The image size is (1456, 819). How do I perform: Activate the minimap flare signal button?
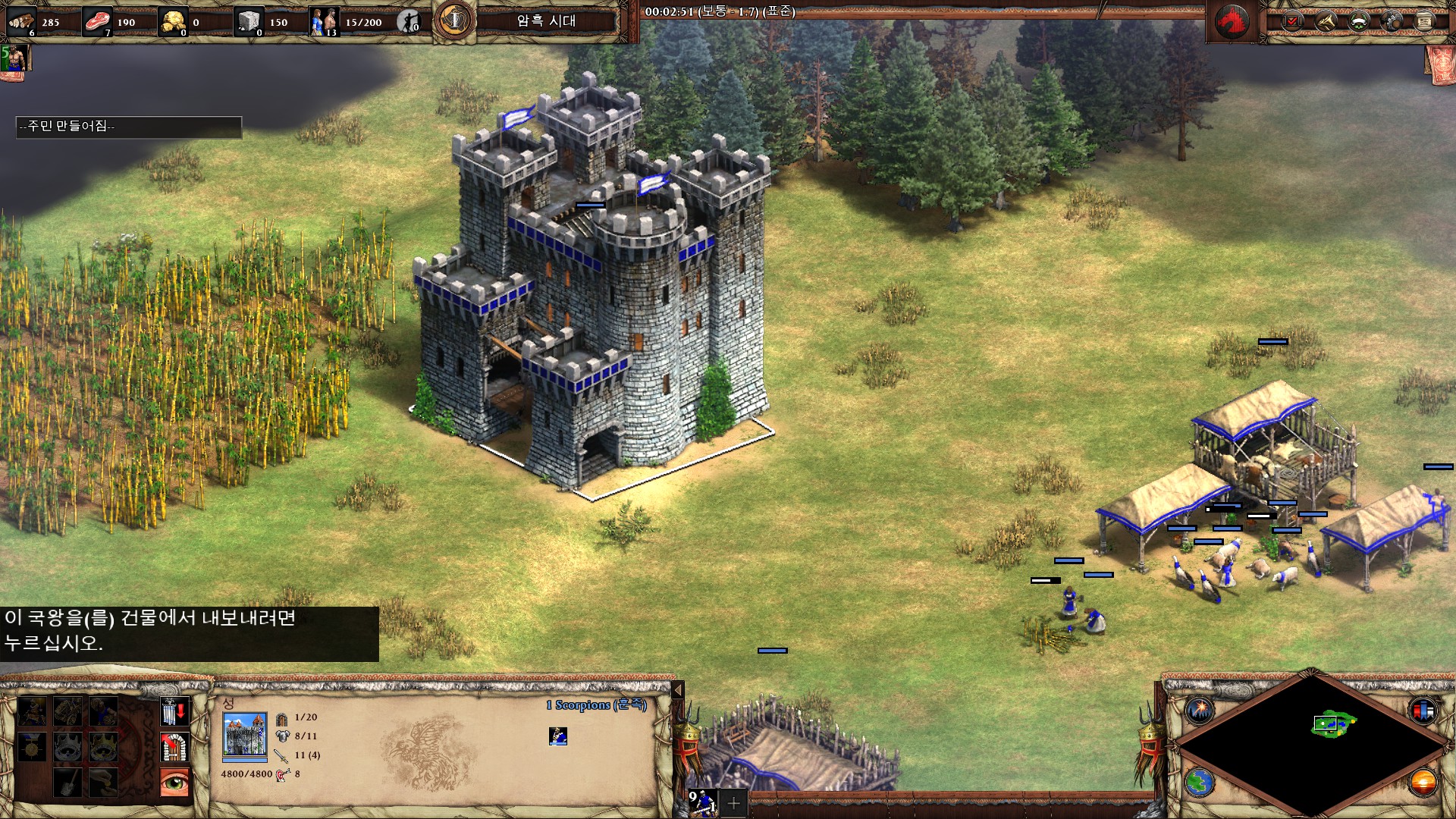point(1200,711)
